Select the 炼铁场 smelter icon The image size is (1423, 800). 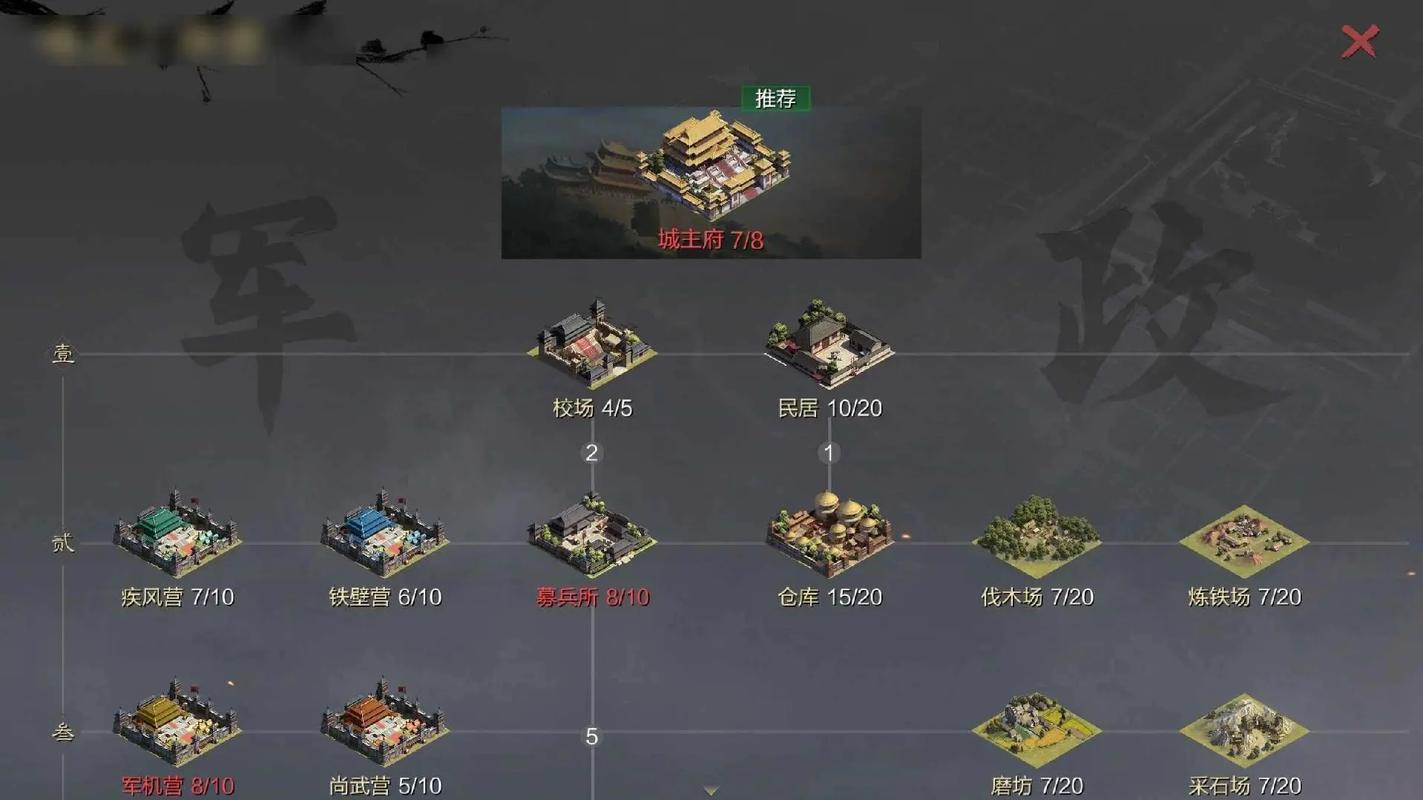[1243, 535]
